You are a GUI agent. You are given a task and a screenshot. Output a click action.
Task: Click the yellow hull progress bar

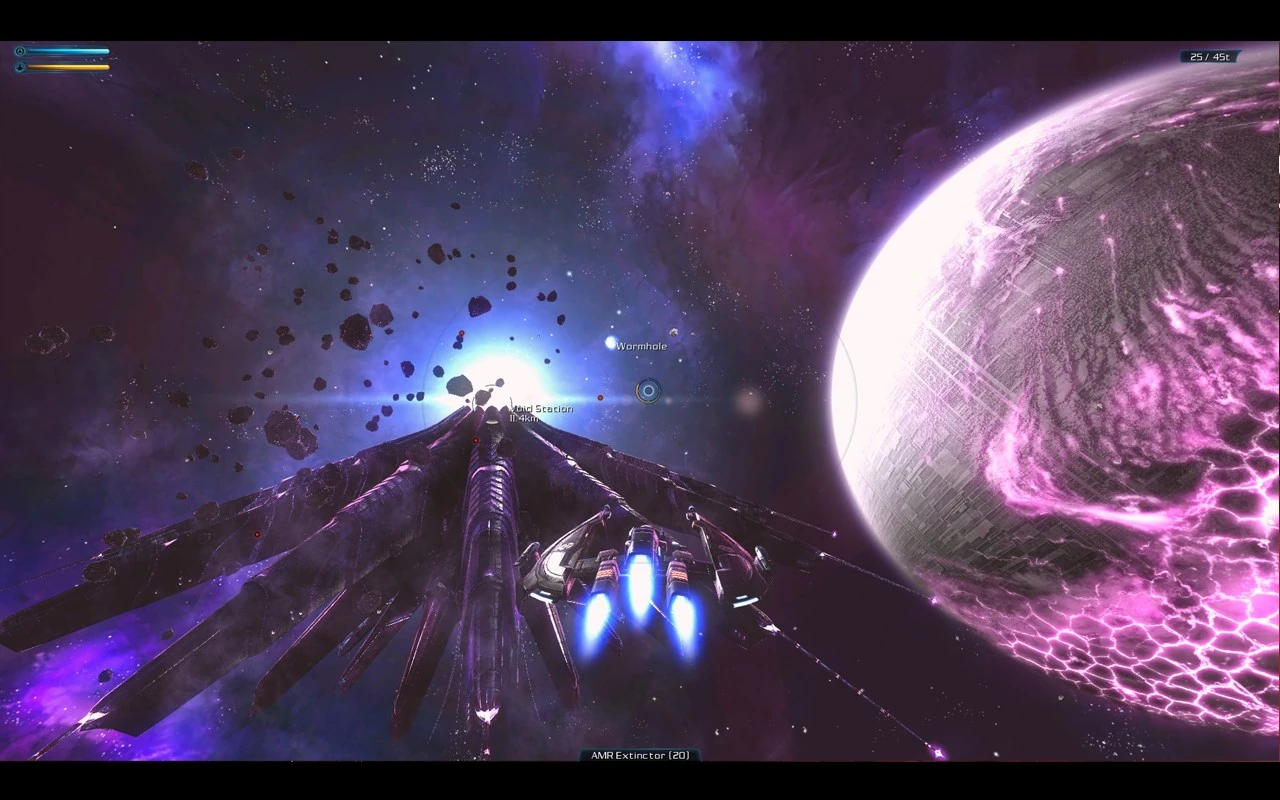68,68
